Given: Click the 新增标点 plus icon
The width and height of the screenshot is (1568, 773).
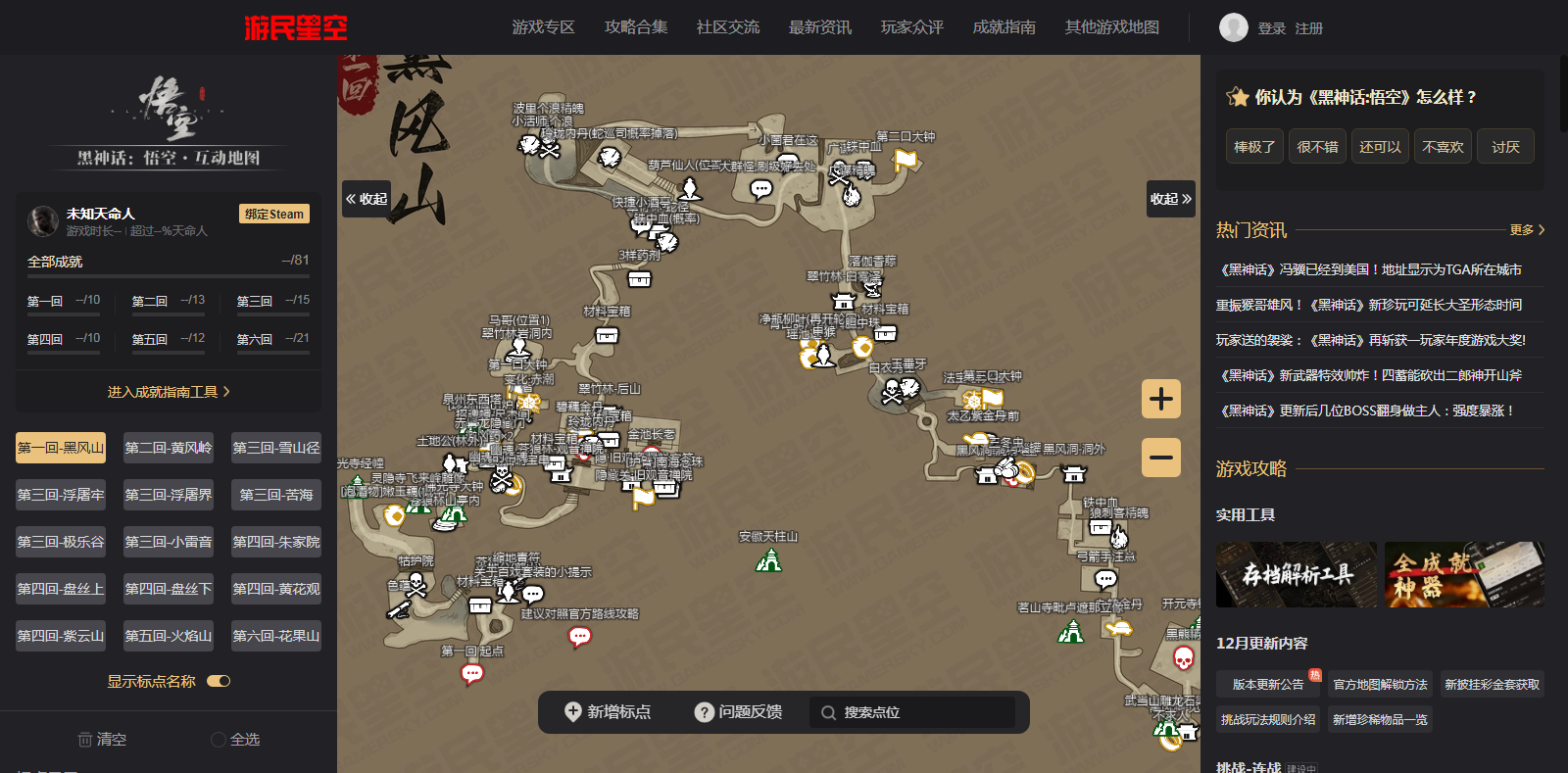Looking at the screenshot, I should click(x=575, y=712).
